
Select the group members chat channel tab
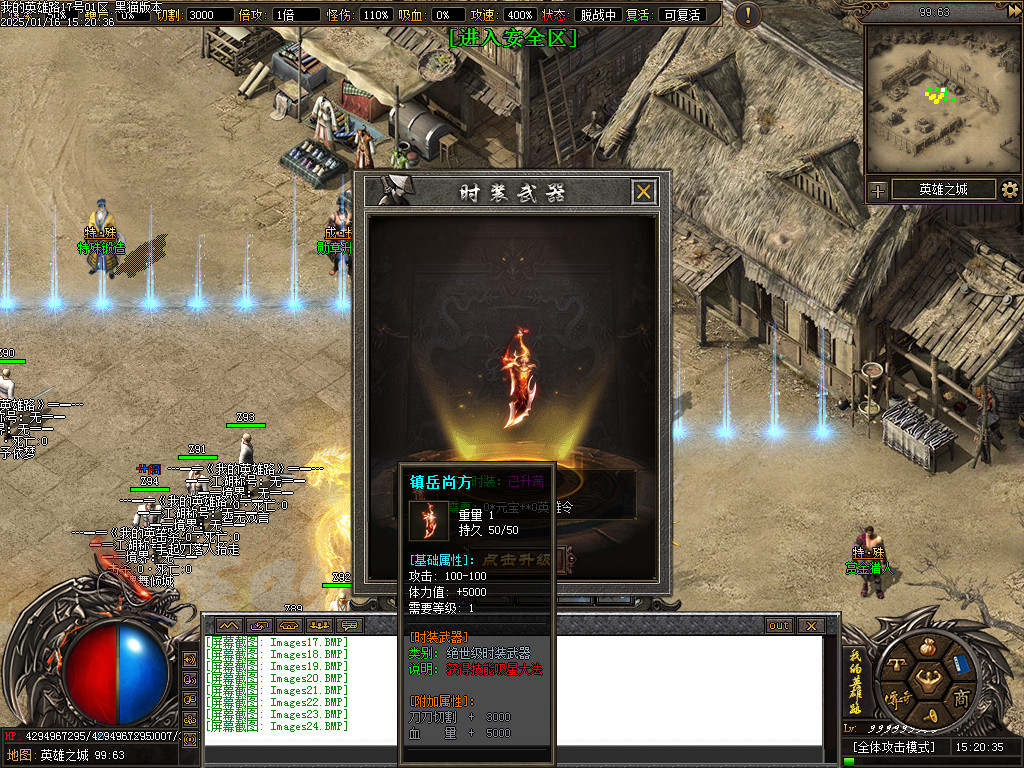tap(321, 626)
